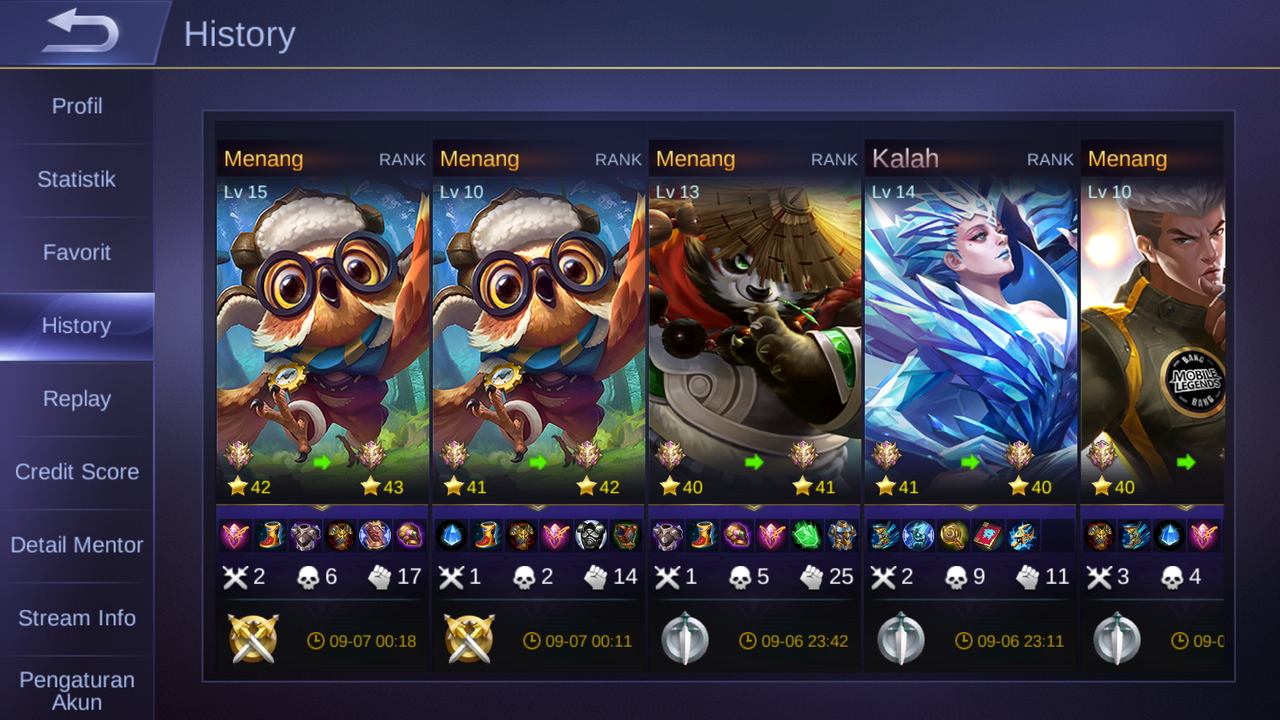View the Credit Score tab
Screen dimensions: 1280x720
[77, 472]
